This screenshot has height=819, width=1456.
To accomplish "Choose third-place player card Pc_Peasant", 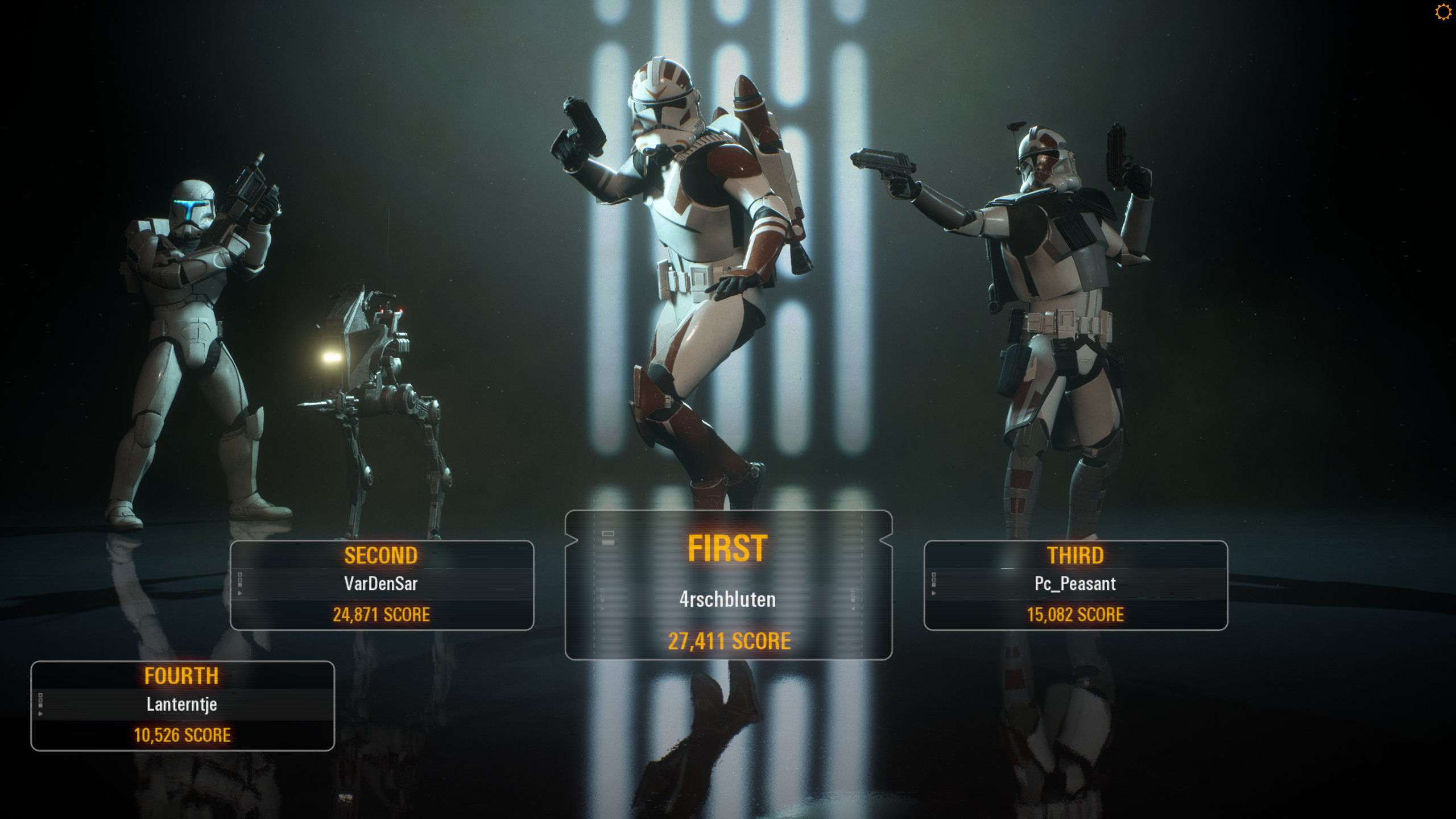I will point(1076,585).
